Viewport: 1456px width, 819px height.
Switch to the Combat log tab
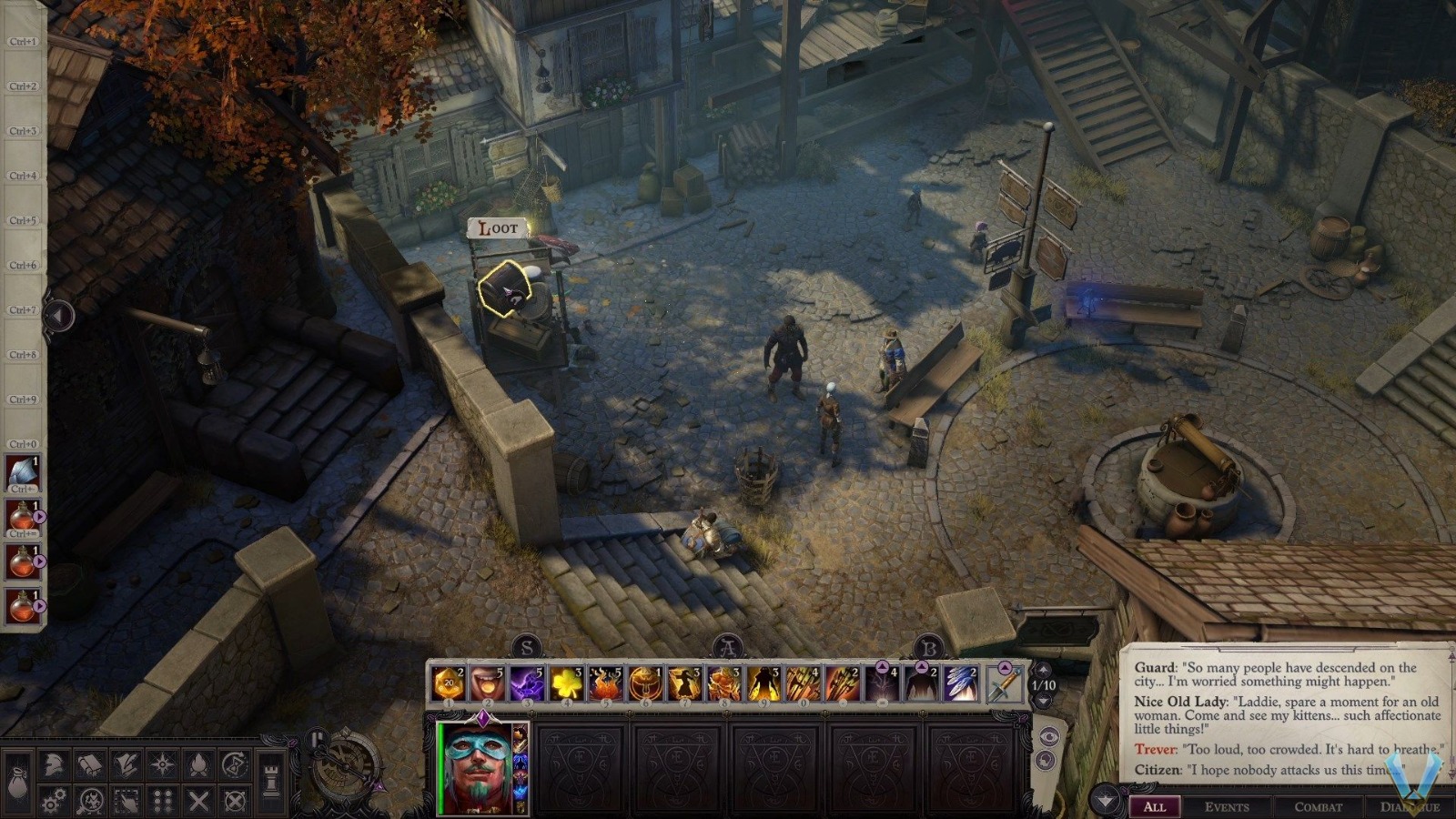1319,805
